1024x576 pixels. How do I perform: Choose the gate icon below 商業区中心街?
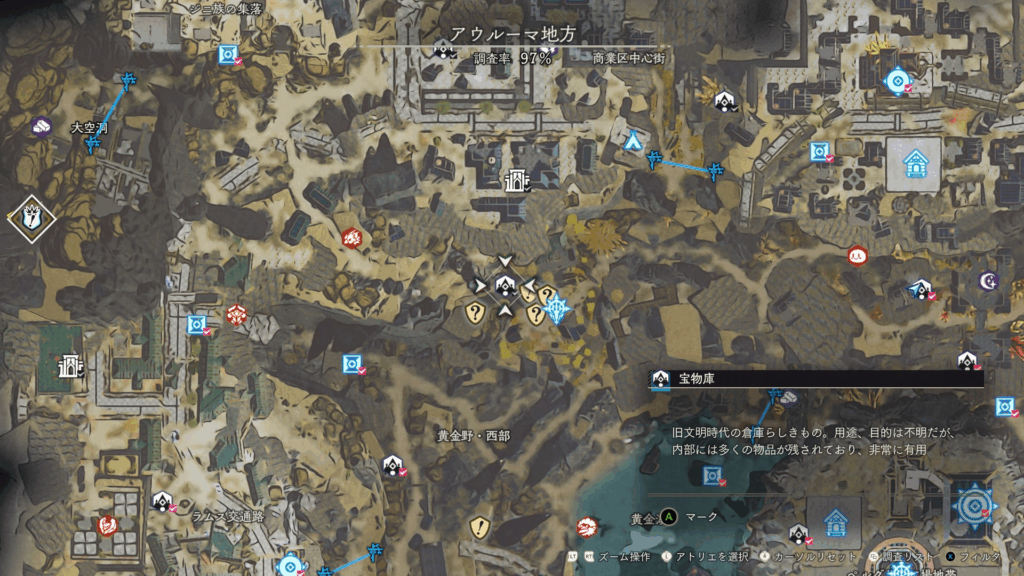[x=516, y=180]
